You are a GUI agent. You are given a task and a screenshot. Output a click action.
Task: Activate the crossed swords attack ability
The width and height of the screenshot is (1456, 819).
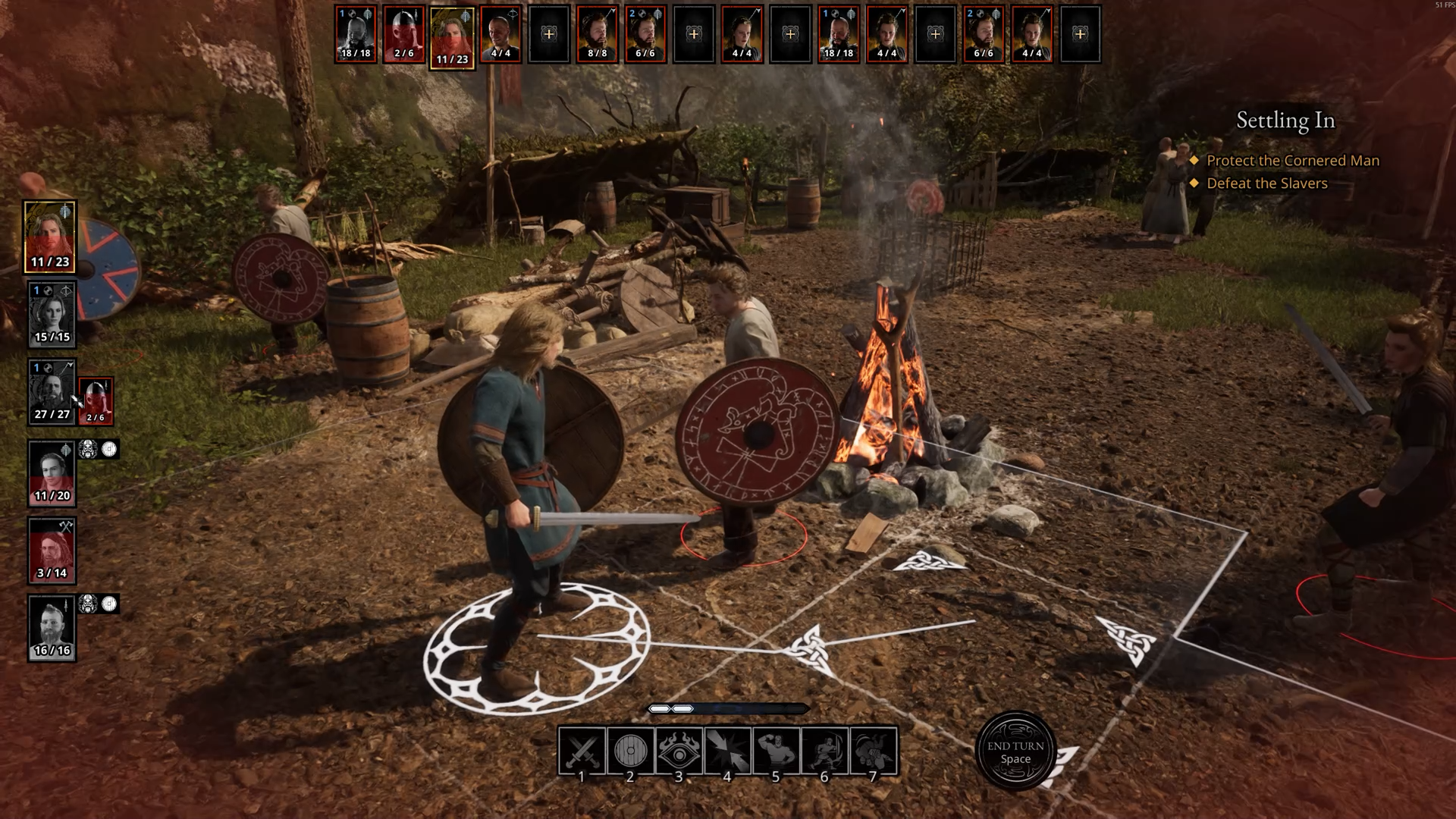582,751
